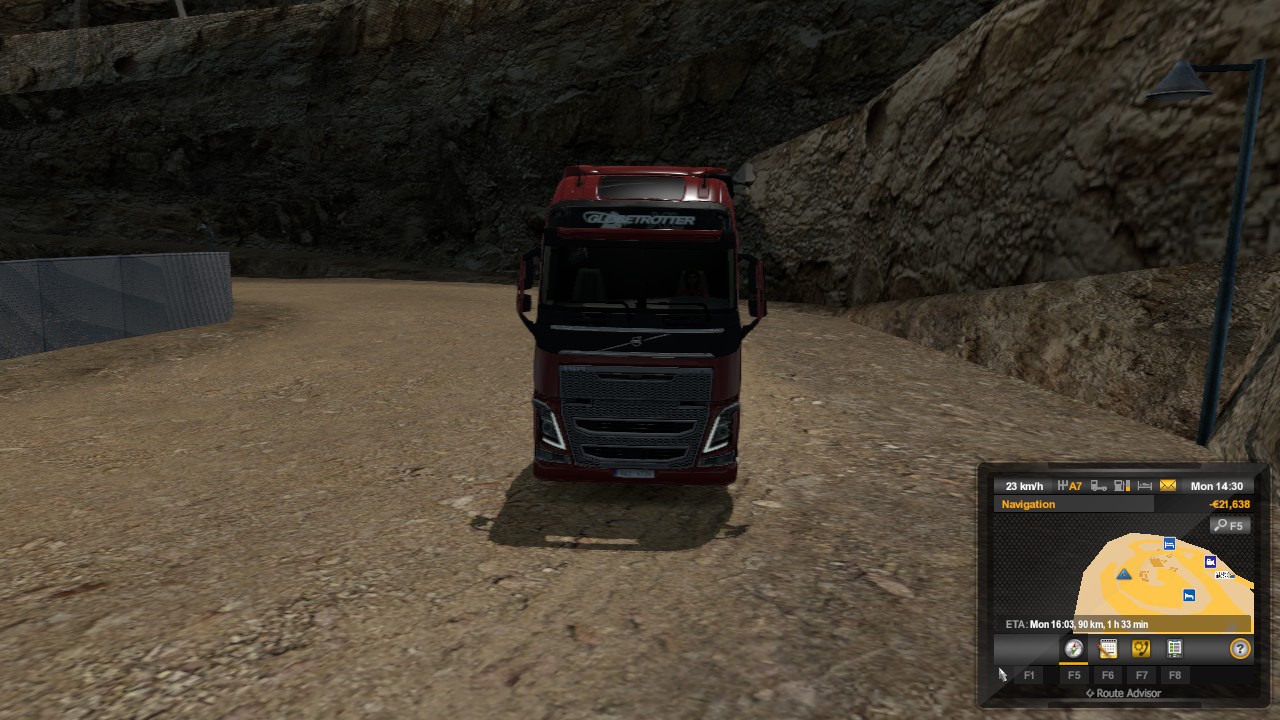Select the camera marker on the map
This screenshot has width=1280, height=720.
[1211, 562]
